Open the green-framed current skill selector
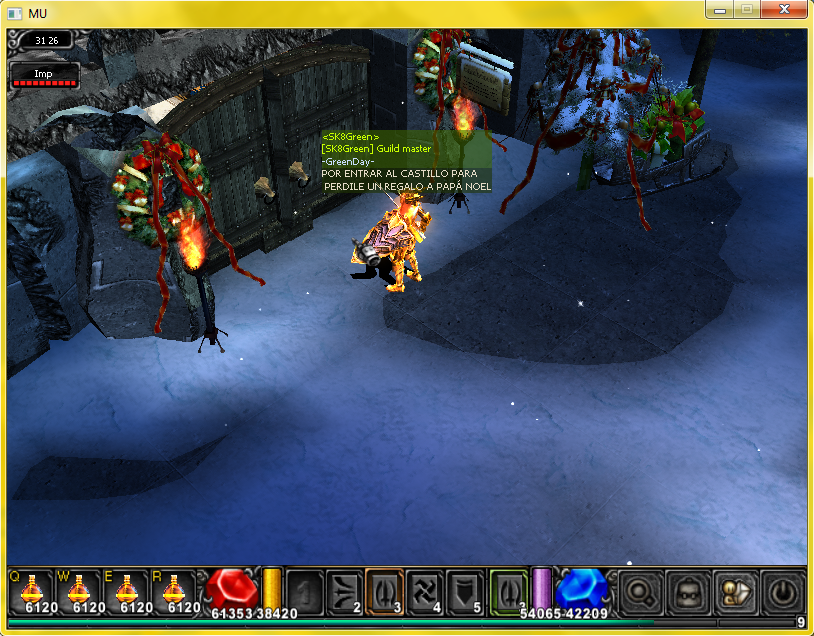 click(x=508, y=590)
